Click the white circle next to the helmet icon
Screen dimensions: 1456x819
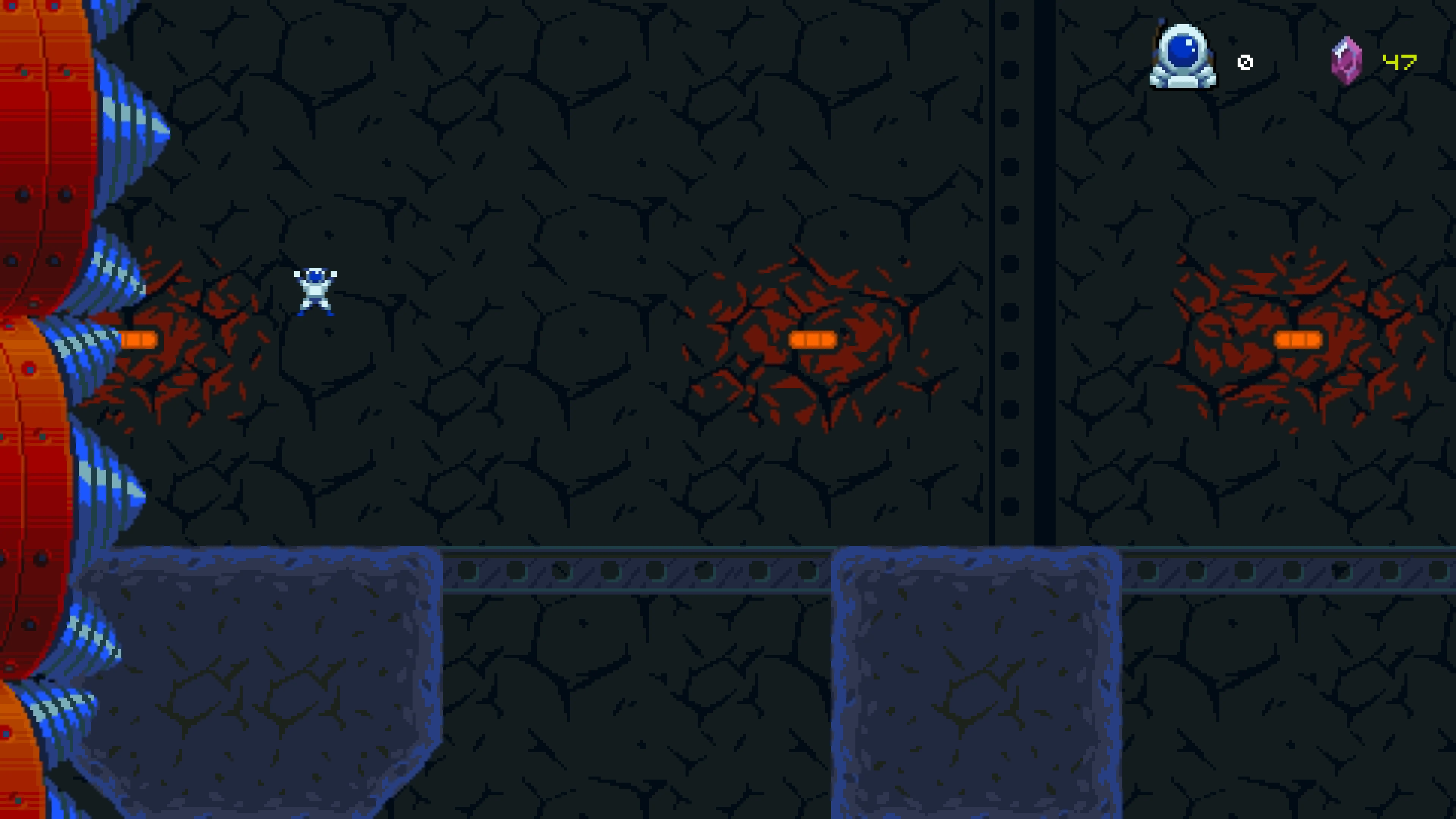pyautogui.click(x=1245, y=62)
